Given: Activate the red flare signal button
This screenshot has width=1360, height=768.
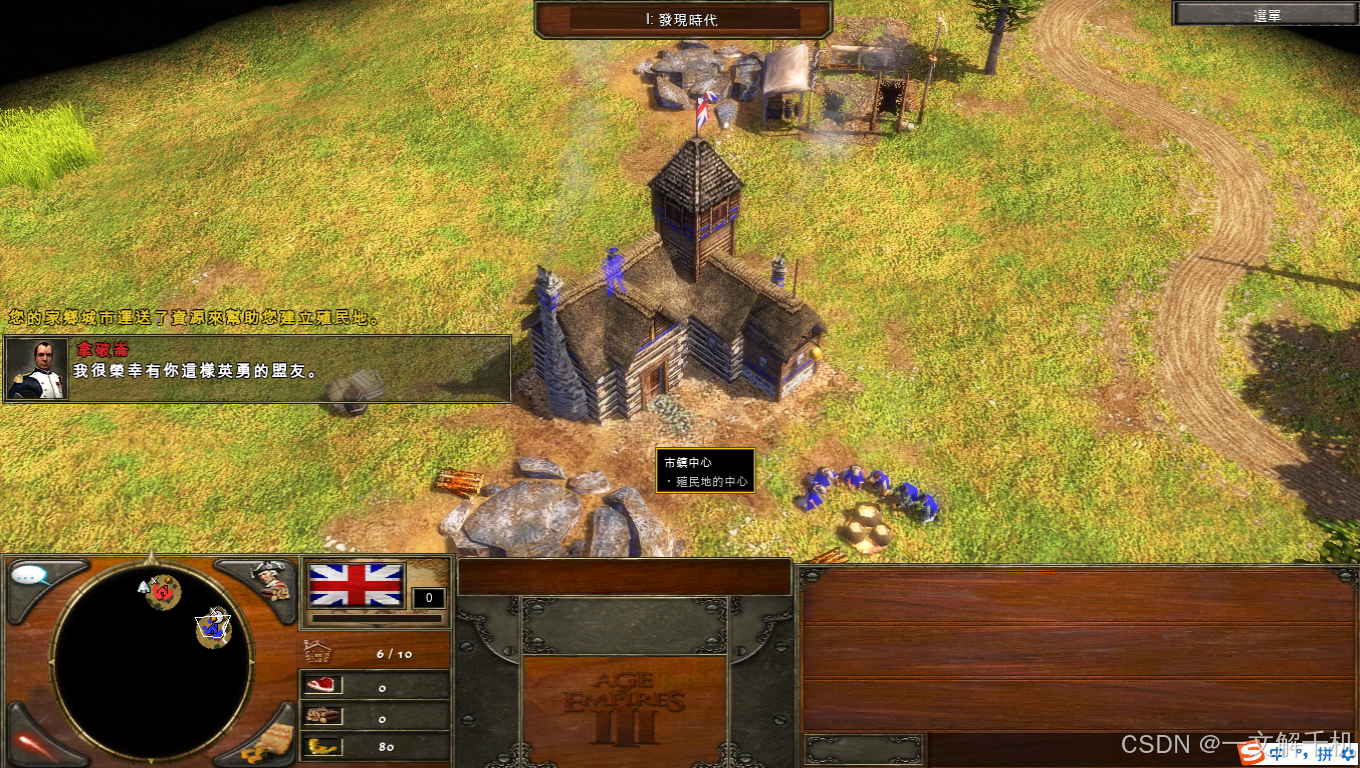Looking at the screenshot, I should coord(30,743).
